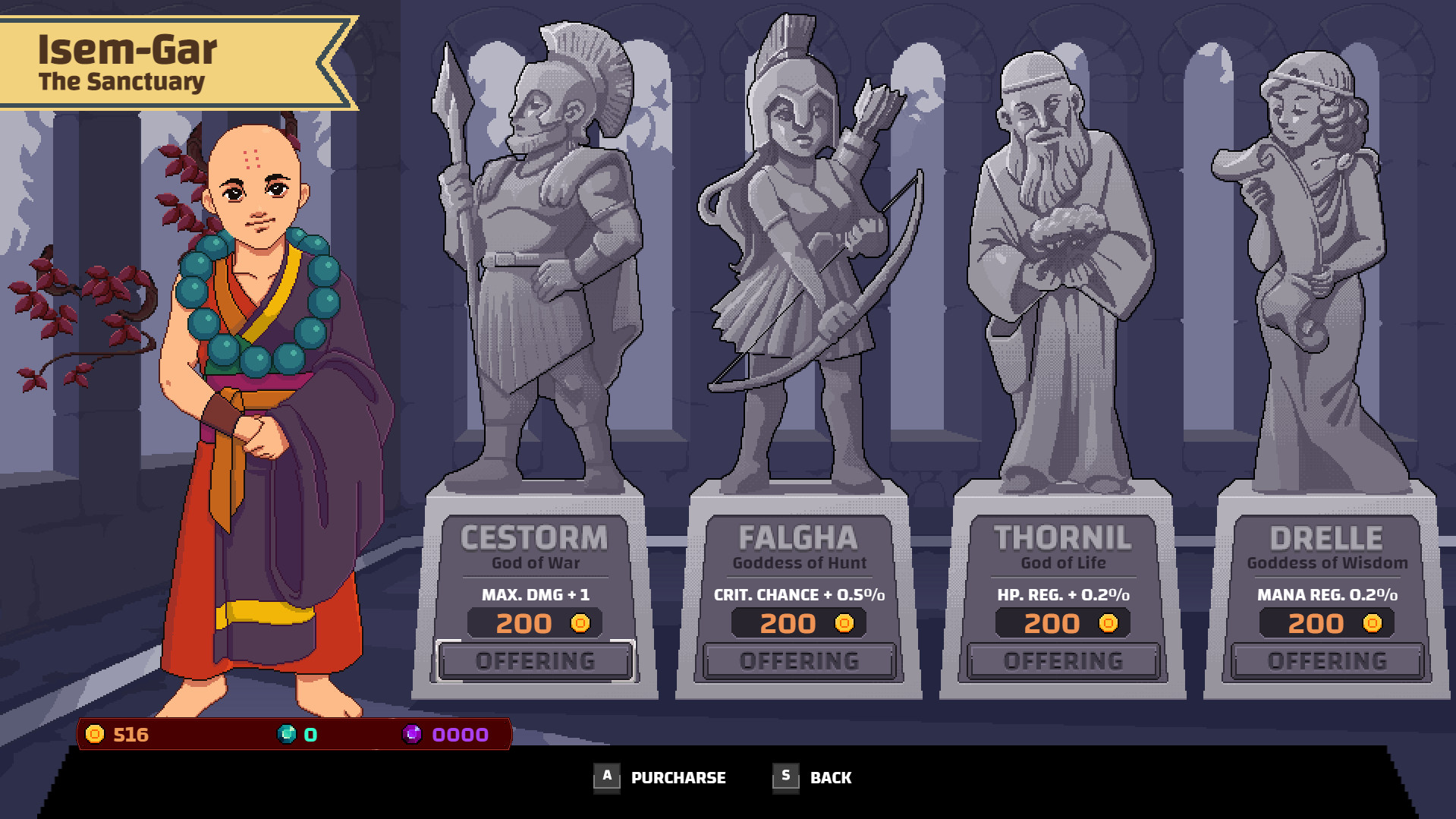Make an offering to Drelle, Goddess of Wisdom
Screen dimensions: 1456x819
(1326, 660)
